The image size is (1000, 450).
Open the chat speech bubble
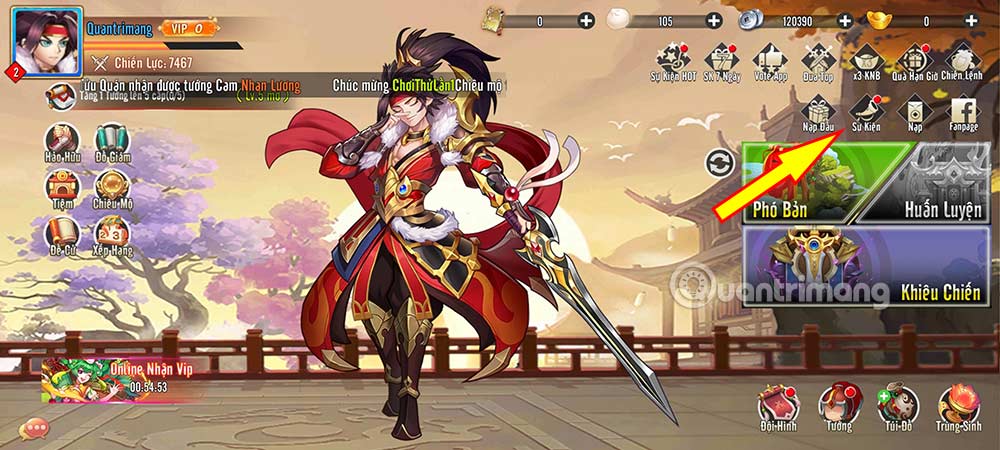tap(35, 427)
